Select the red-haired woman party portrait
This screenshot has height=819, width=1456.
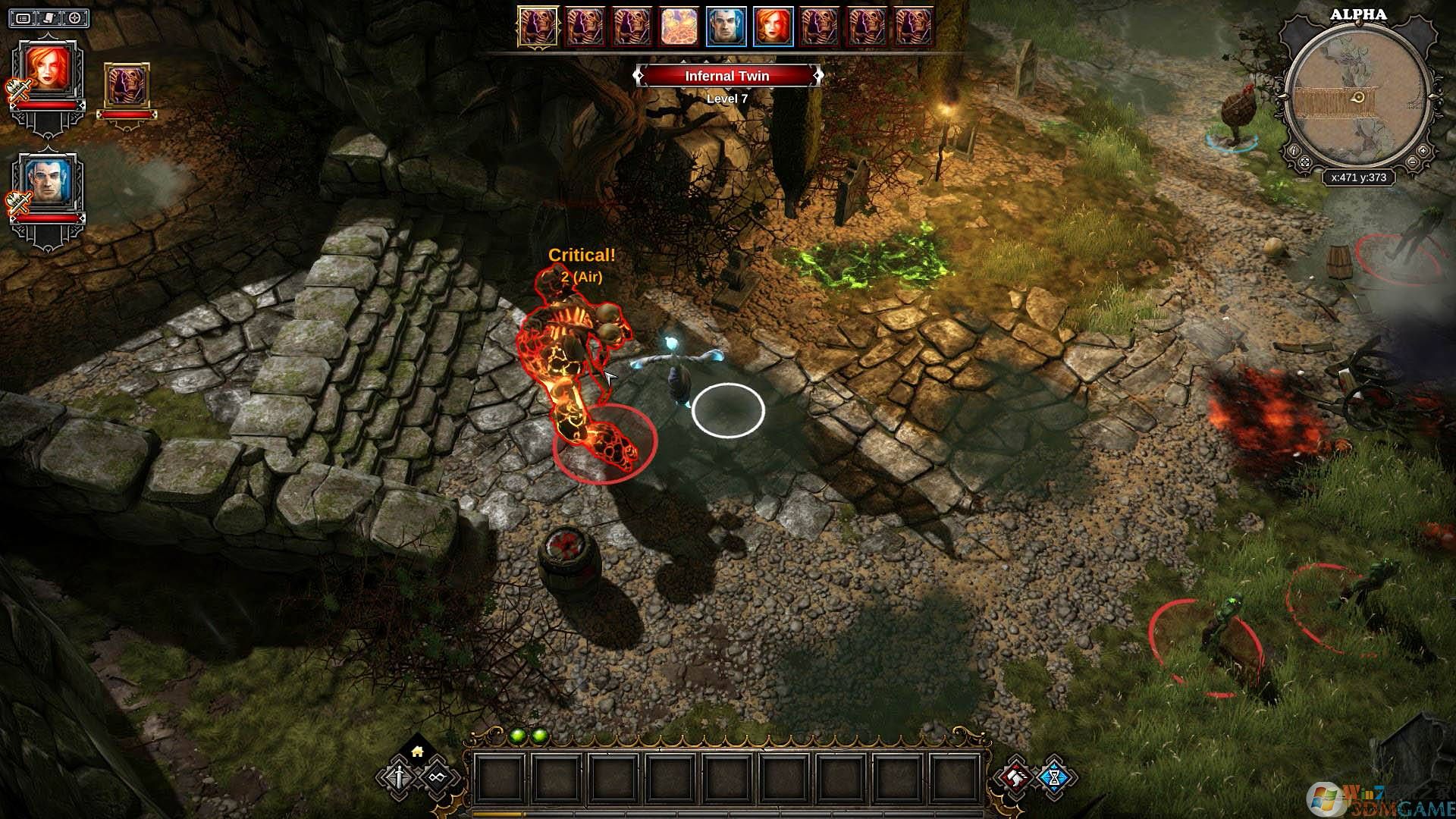click(x=49, y=70)
